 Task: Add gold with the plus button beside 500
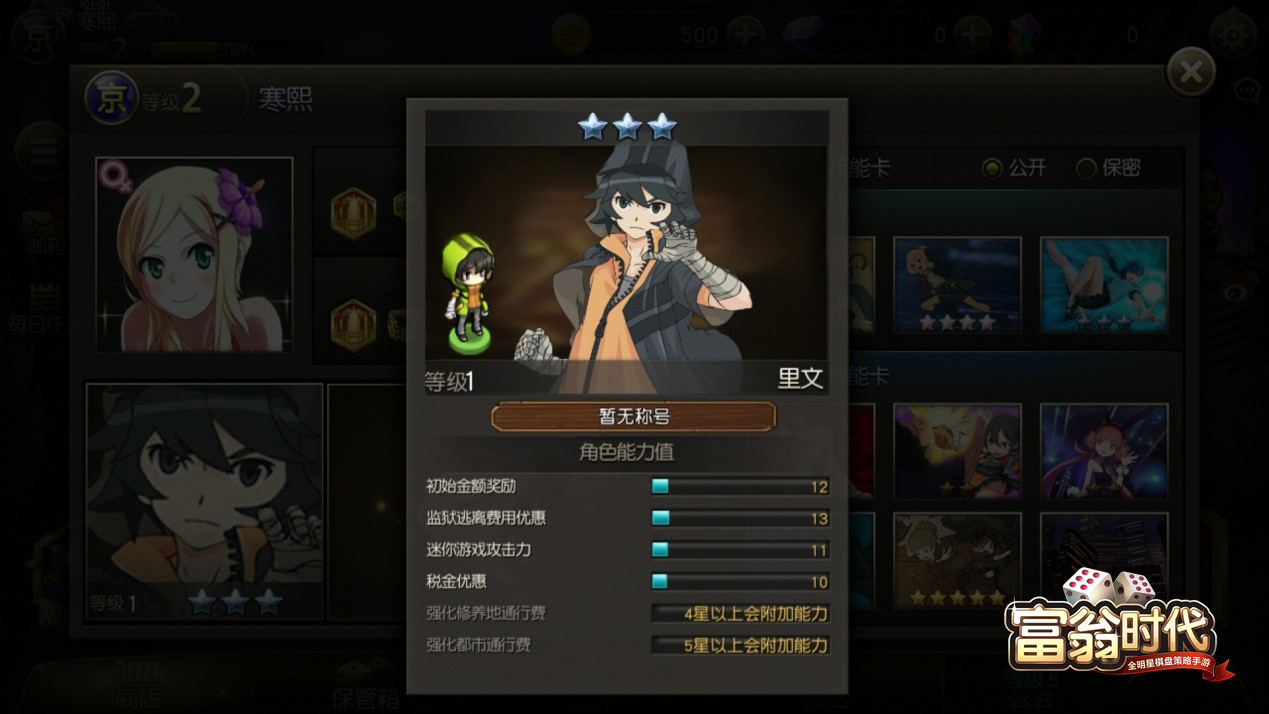click(x=745, y=35)
